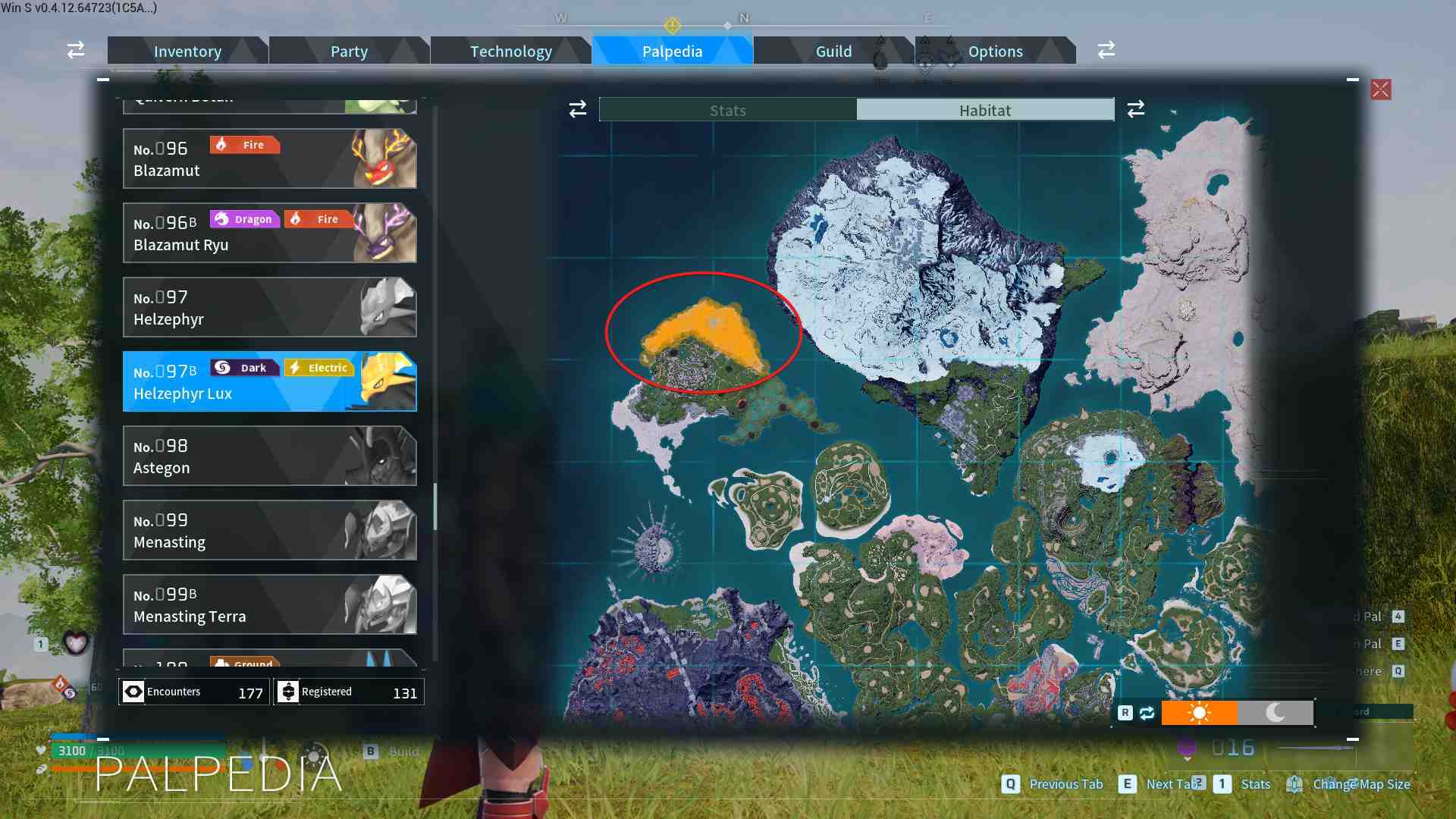Screen dimensions: 1456x819
Task: Click the swap arrows left of the Stats tab
Action: [577, 109]
